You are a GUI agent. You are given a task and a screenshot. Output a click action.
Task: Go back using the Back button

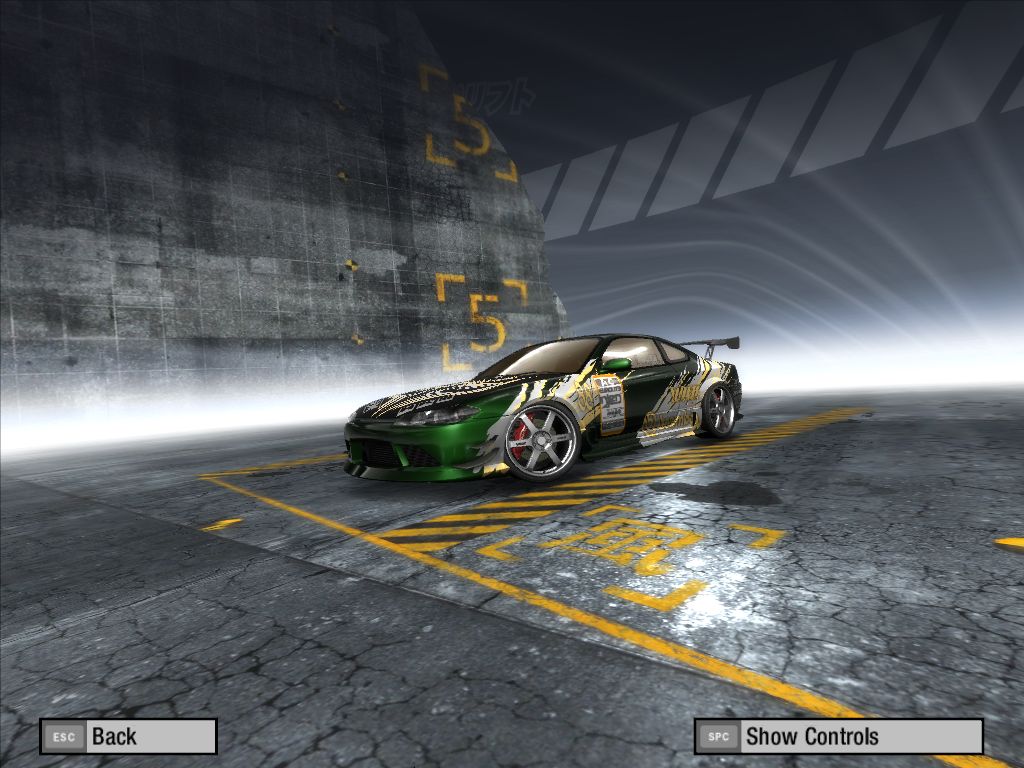[x=128, y=737]
